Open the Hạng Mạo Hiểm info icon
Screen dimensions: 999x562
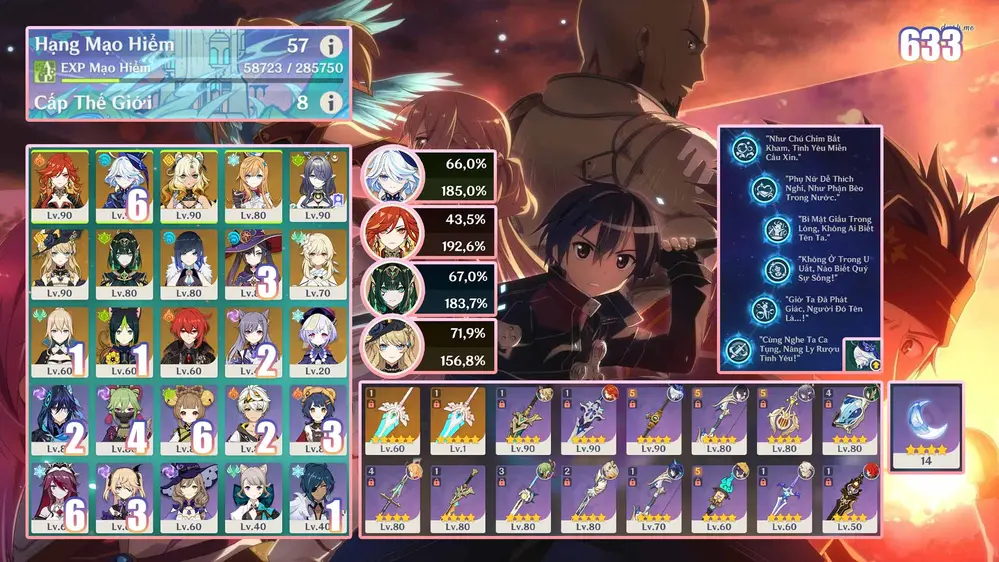pyautogui.click(x=330, y=45)
